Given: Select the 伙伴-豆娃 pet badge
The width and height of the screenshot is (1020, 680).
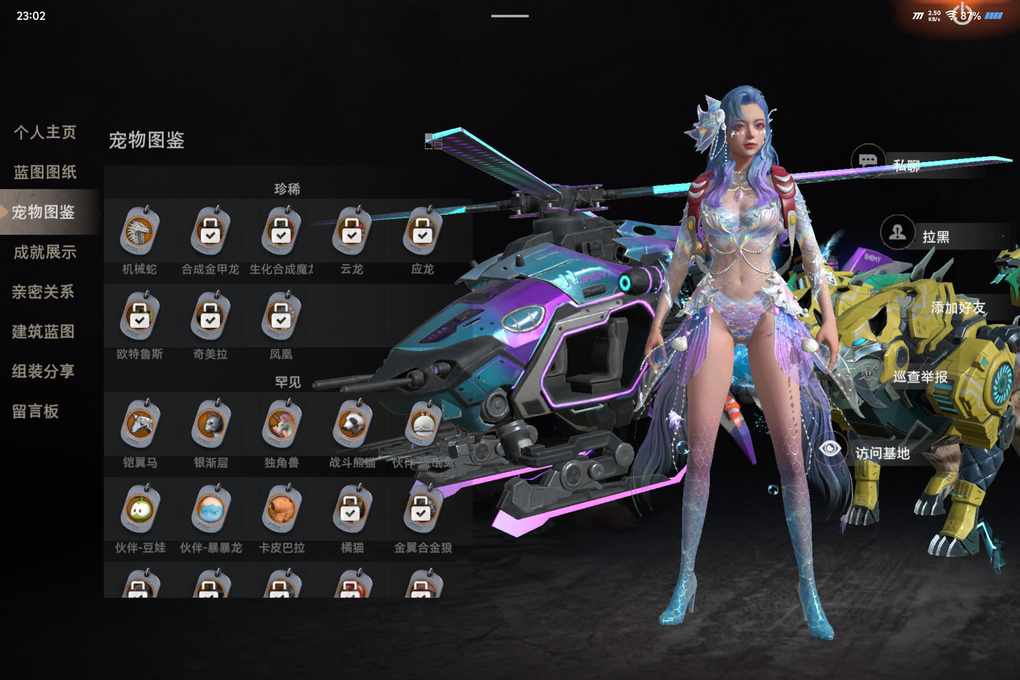Looking at the screenshot, I should click(139, 509).
